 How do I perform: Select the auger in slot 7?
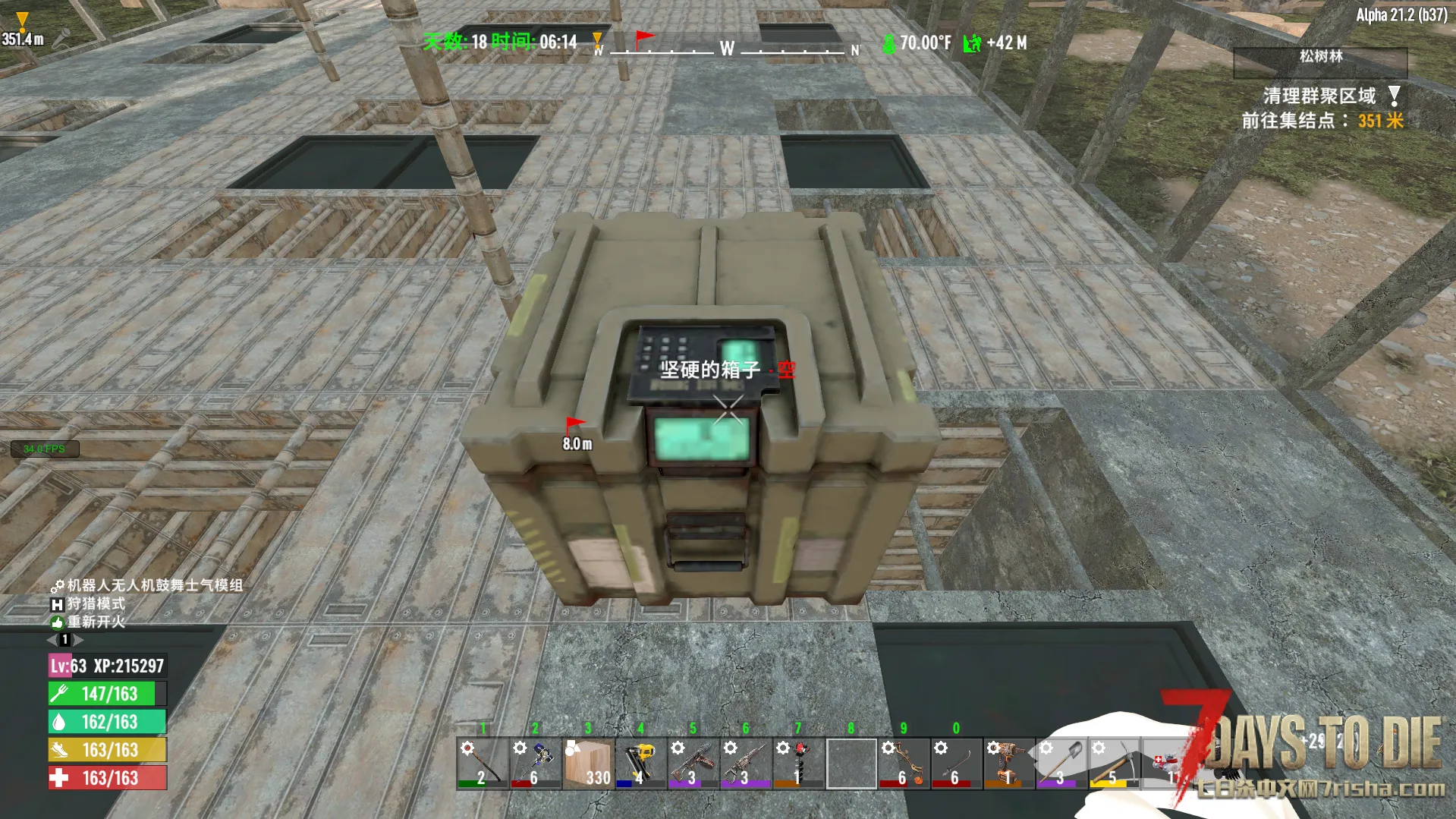[798, 763]
